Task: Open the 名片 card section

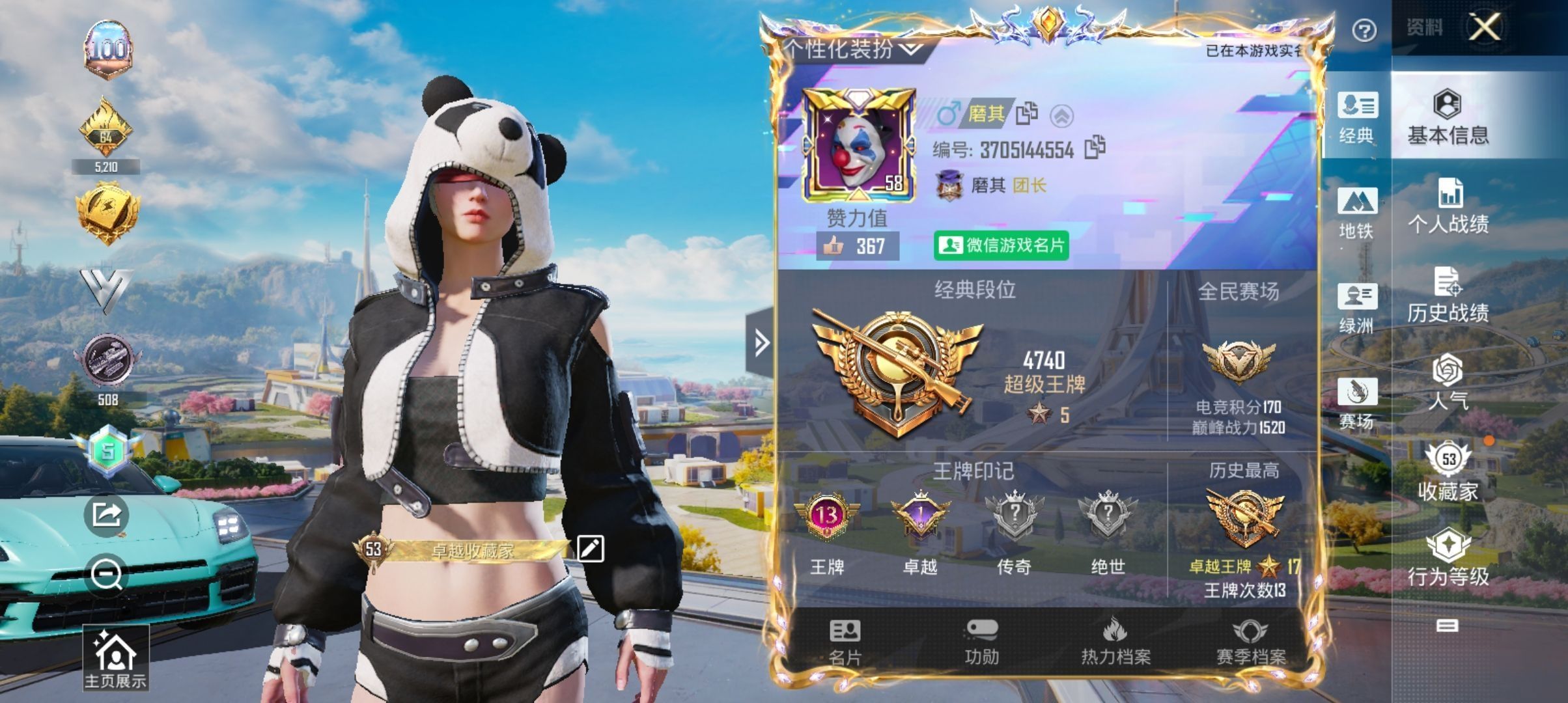Action: point(845,642)
